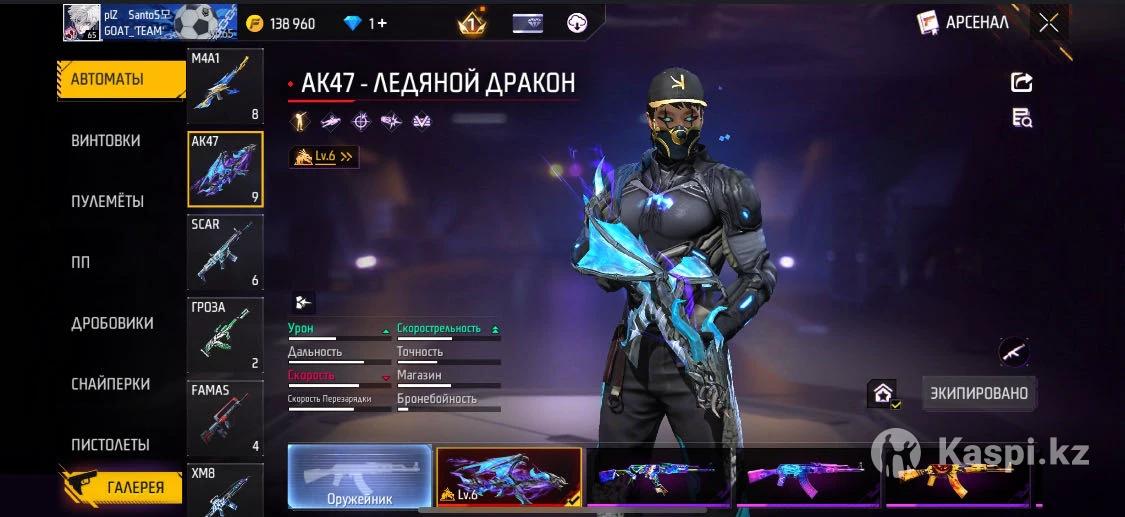
Task: Switch to the ПП category
Action: [x=80, y=262]
